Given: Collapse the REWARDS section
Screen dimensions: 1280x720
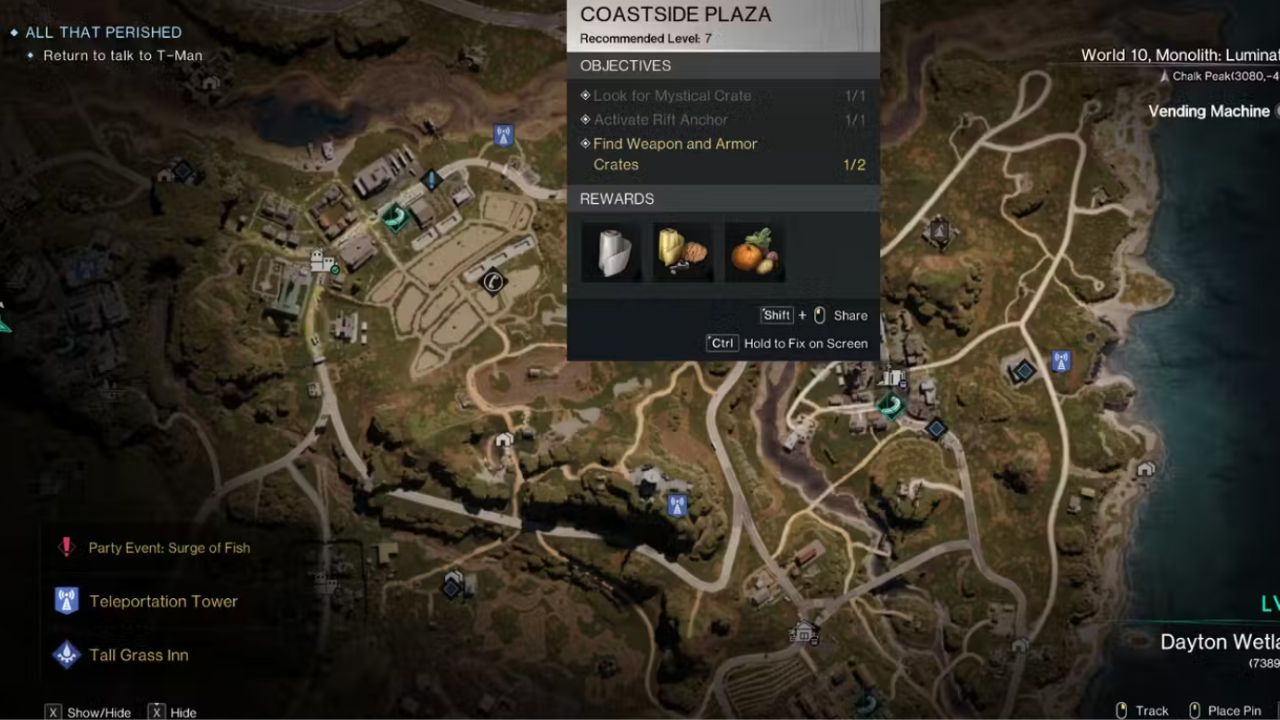Looking at the screenshot, I should coord(616,198).
